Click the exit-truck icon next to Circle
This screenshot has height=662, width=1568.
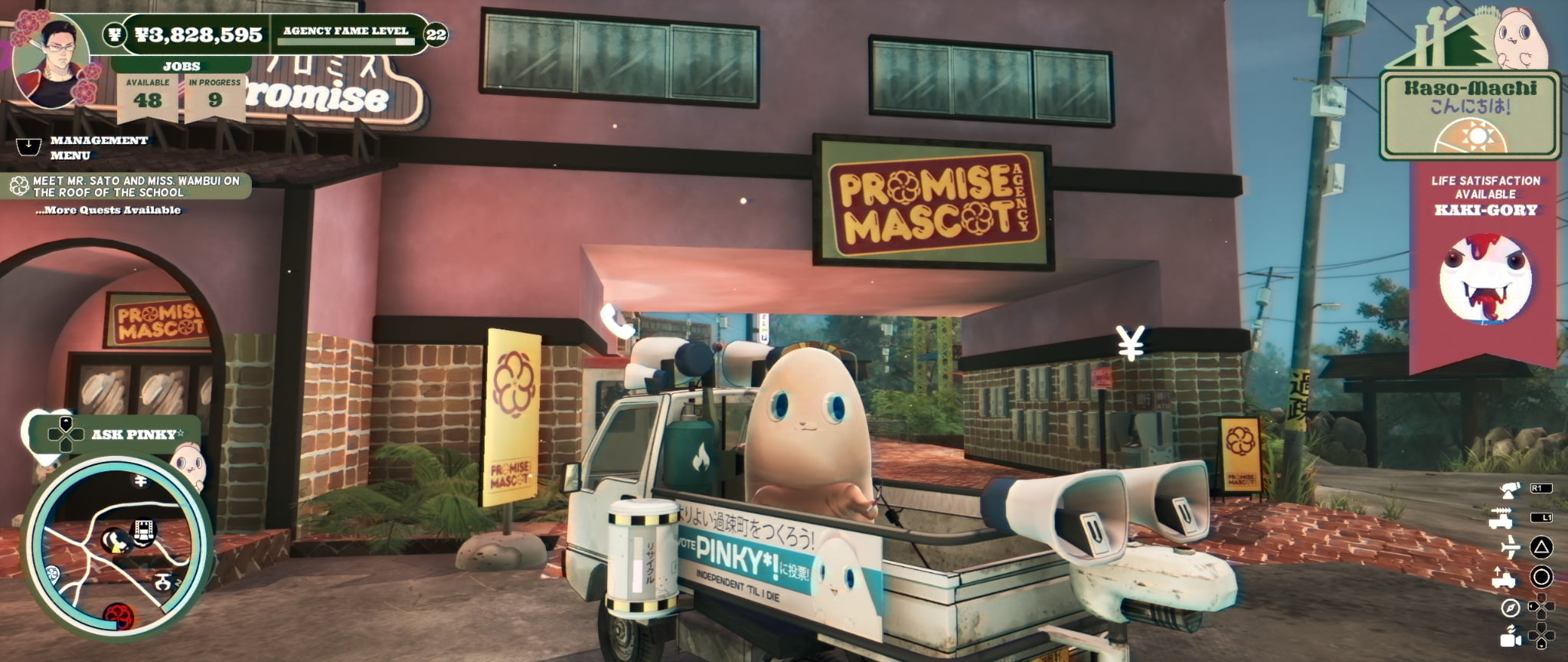tap(1503, 577)
